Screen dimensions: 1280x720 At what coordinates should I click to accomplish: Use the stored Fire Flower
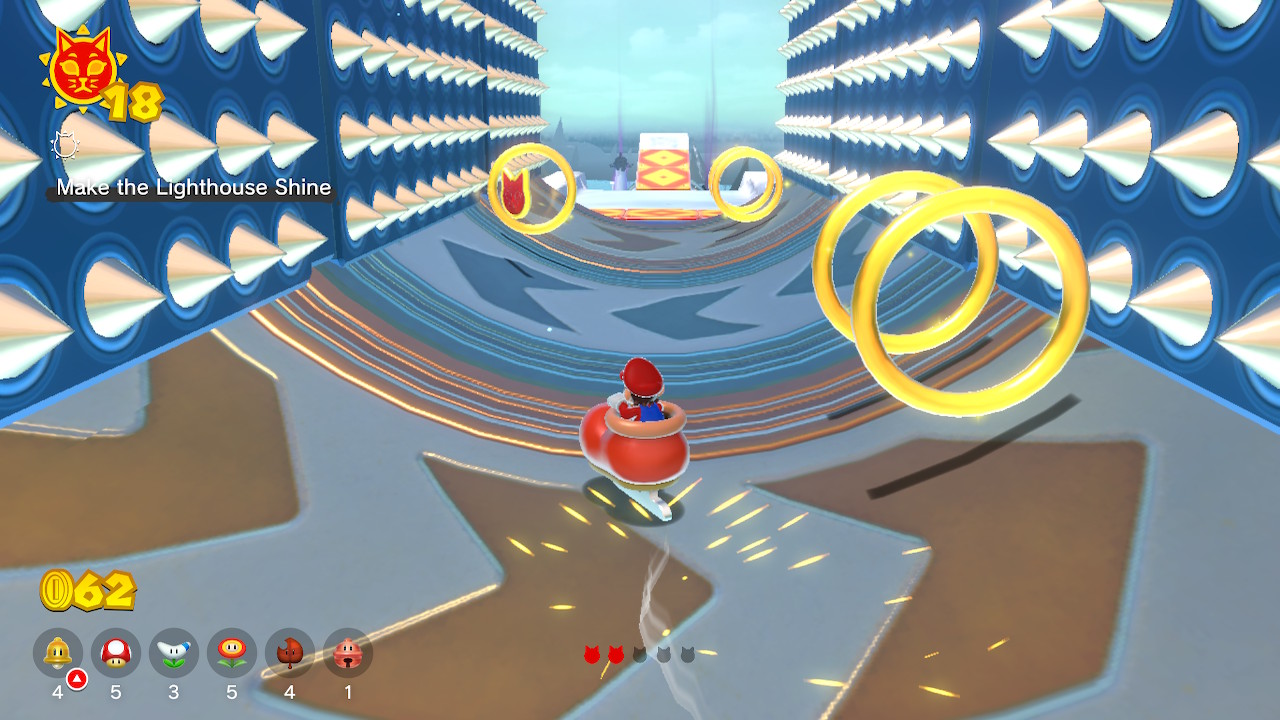(x=232, y=654)
